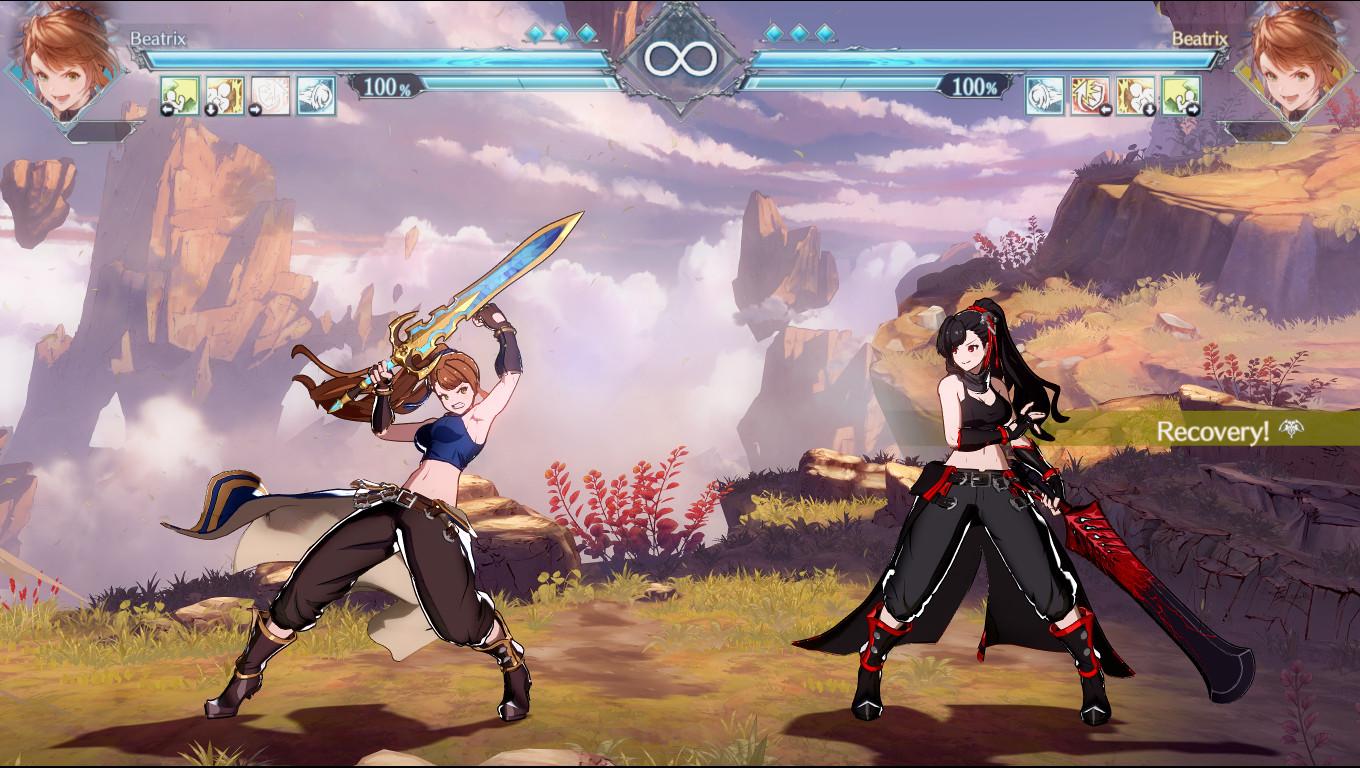
Task: Click Player 2's lightning grab skill icon
Action: tap(1133, 95)
